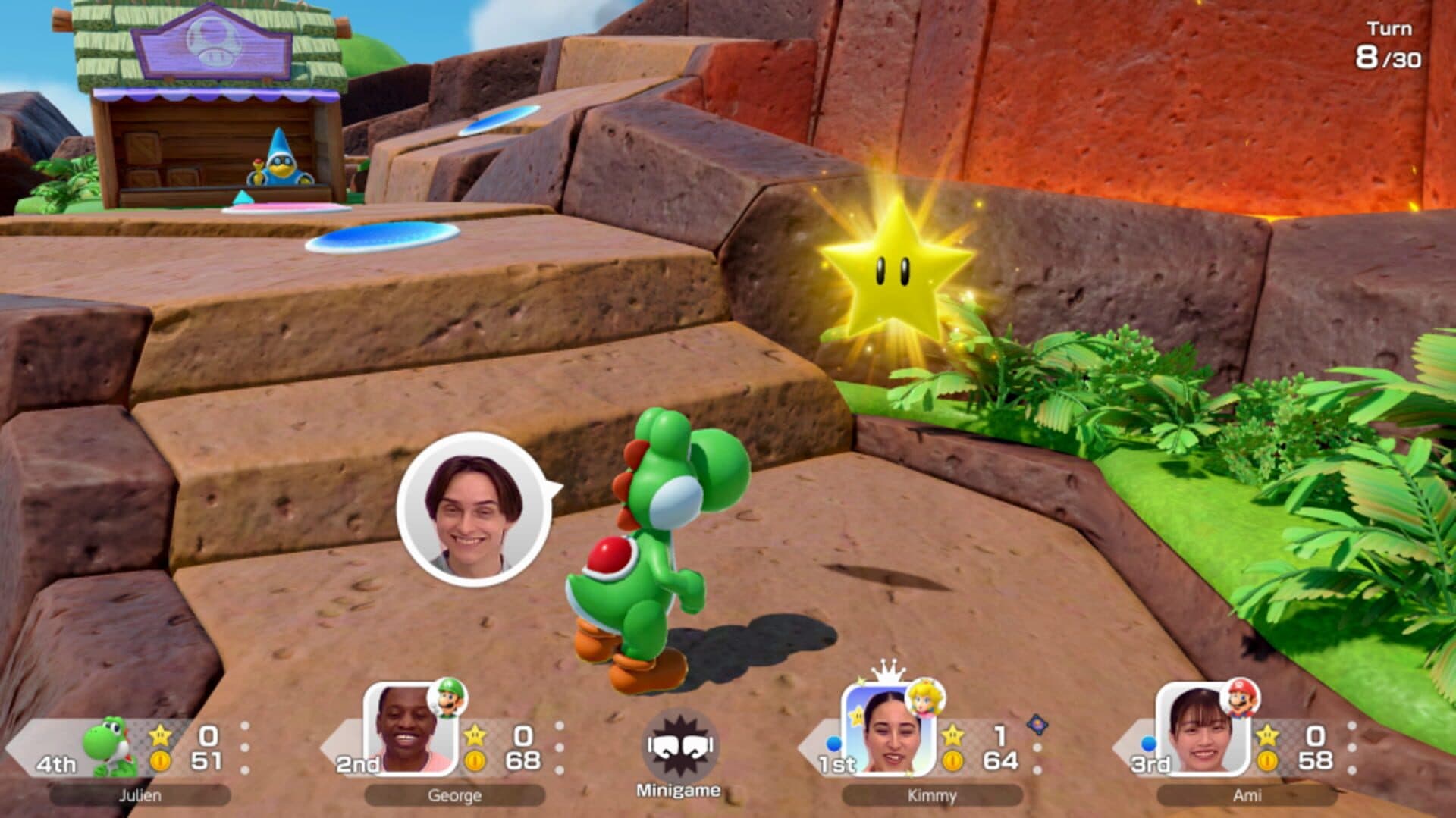The image size is (1456, 818).
Task: Select the item icon beside Kimmy's panel
Action: coord(1037,726)
